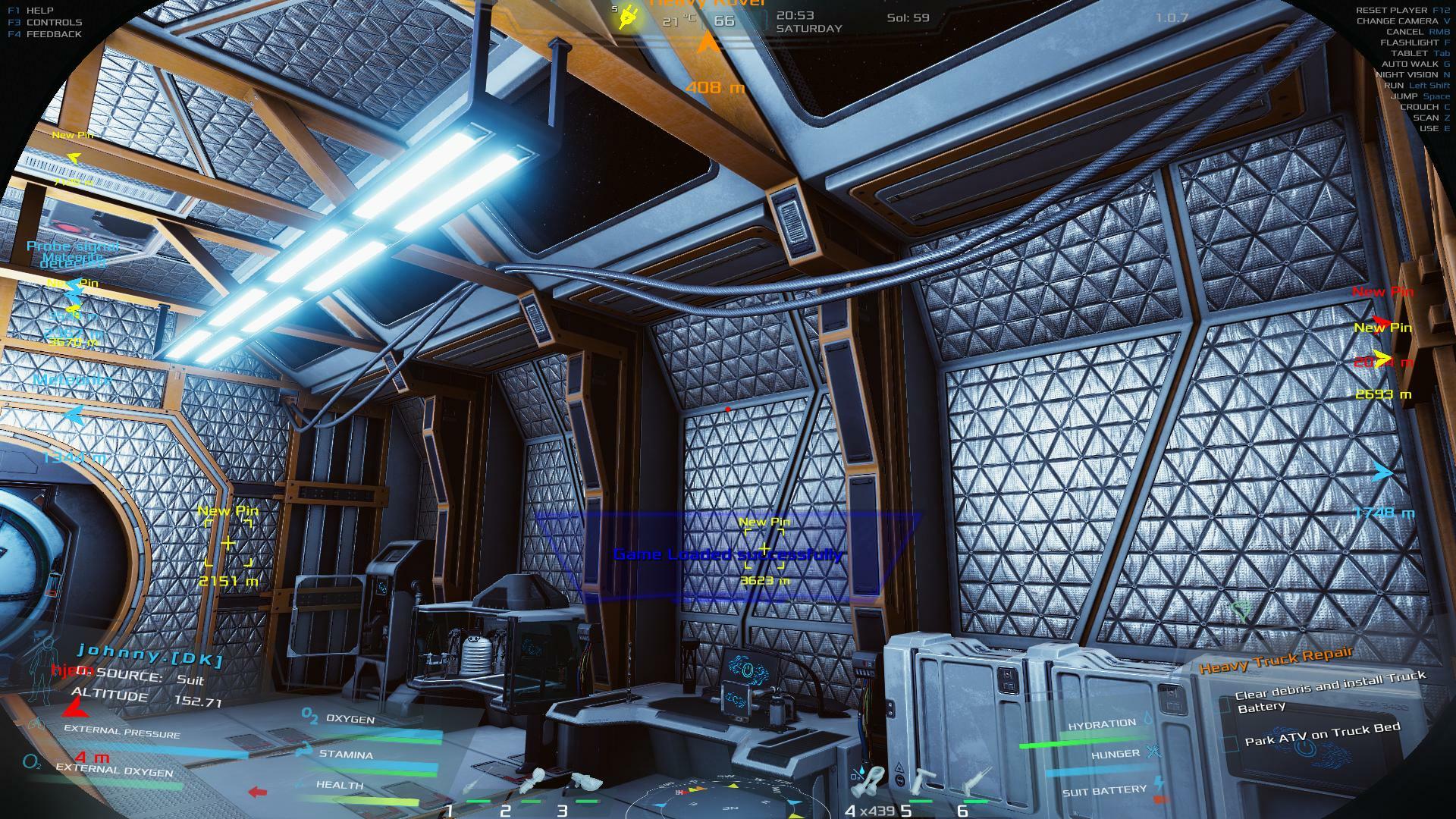The image size is (1456, 819).
Task: Select the New Pin marker showing 3623 m
Action: point(764,549)
